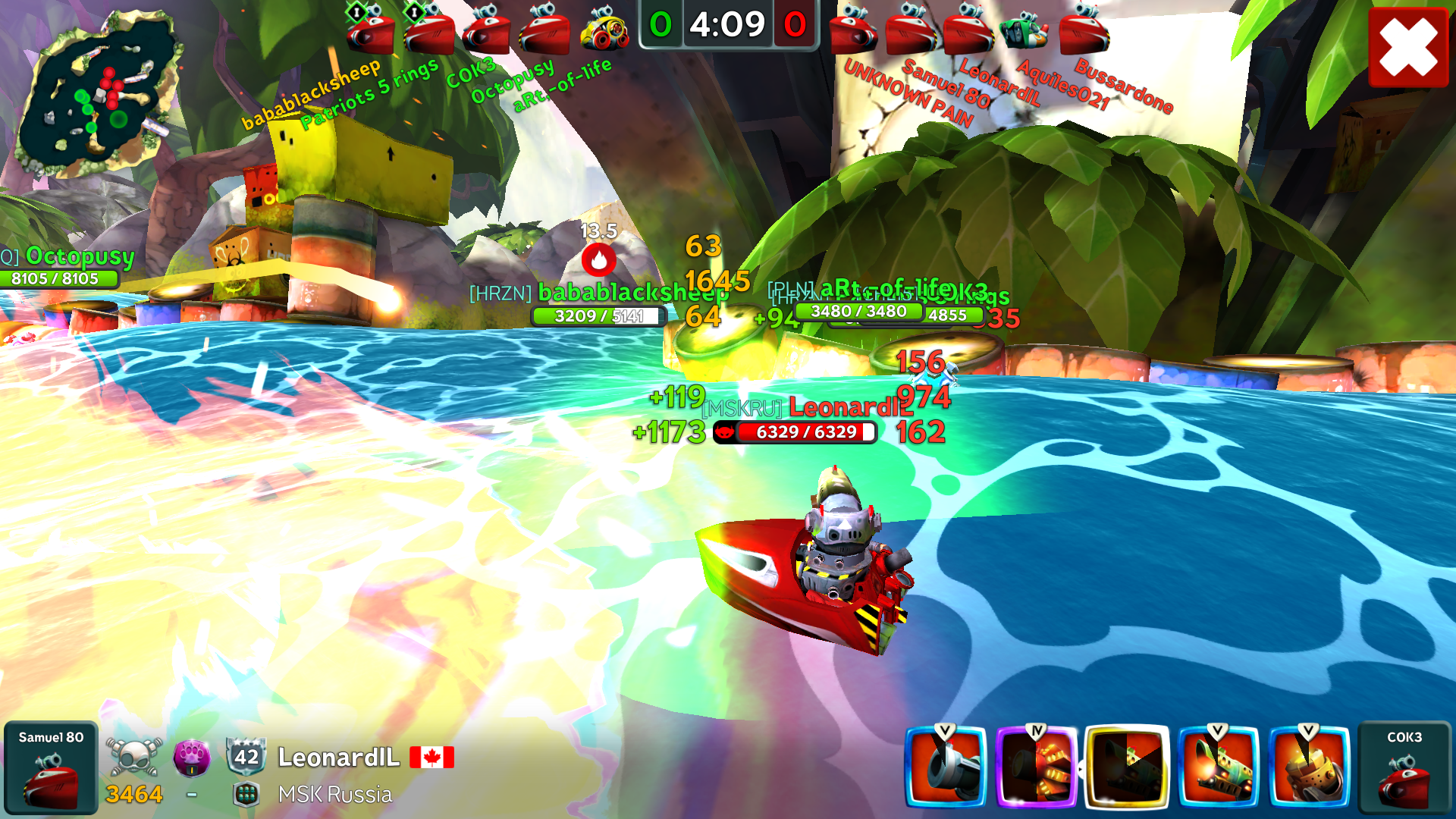1456x819 pixels.
Task: Select aRt.-of-life's yellow ship icon
Action: (x=604, y=30)
